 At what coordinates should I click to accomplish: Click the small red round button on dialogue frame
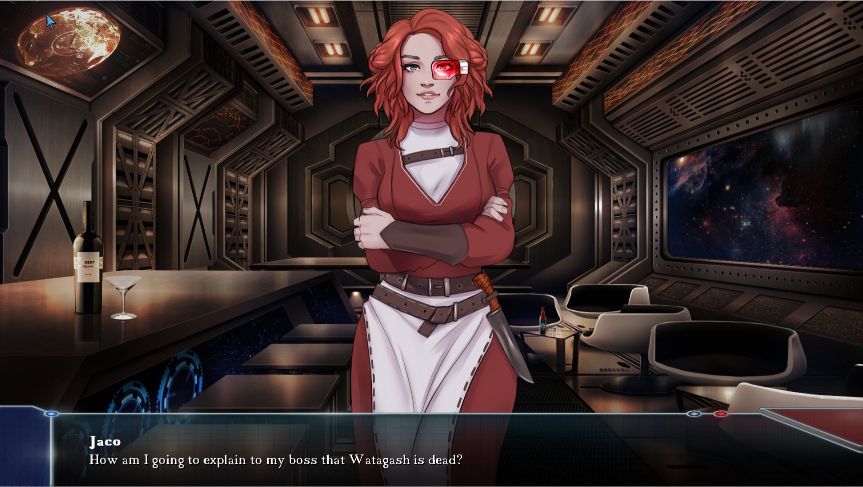point(720,413)
